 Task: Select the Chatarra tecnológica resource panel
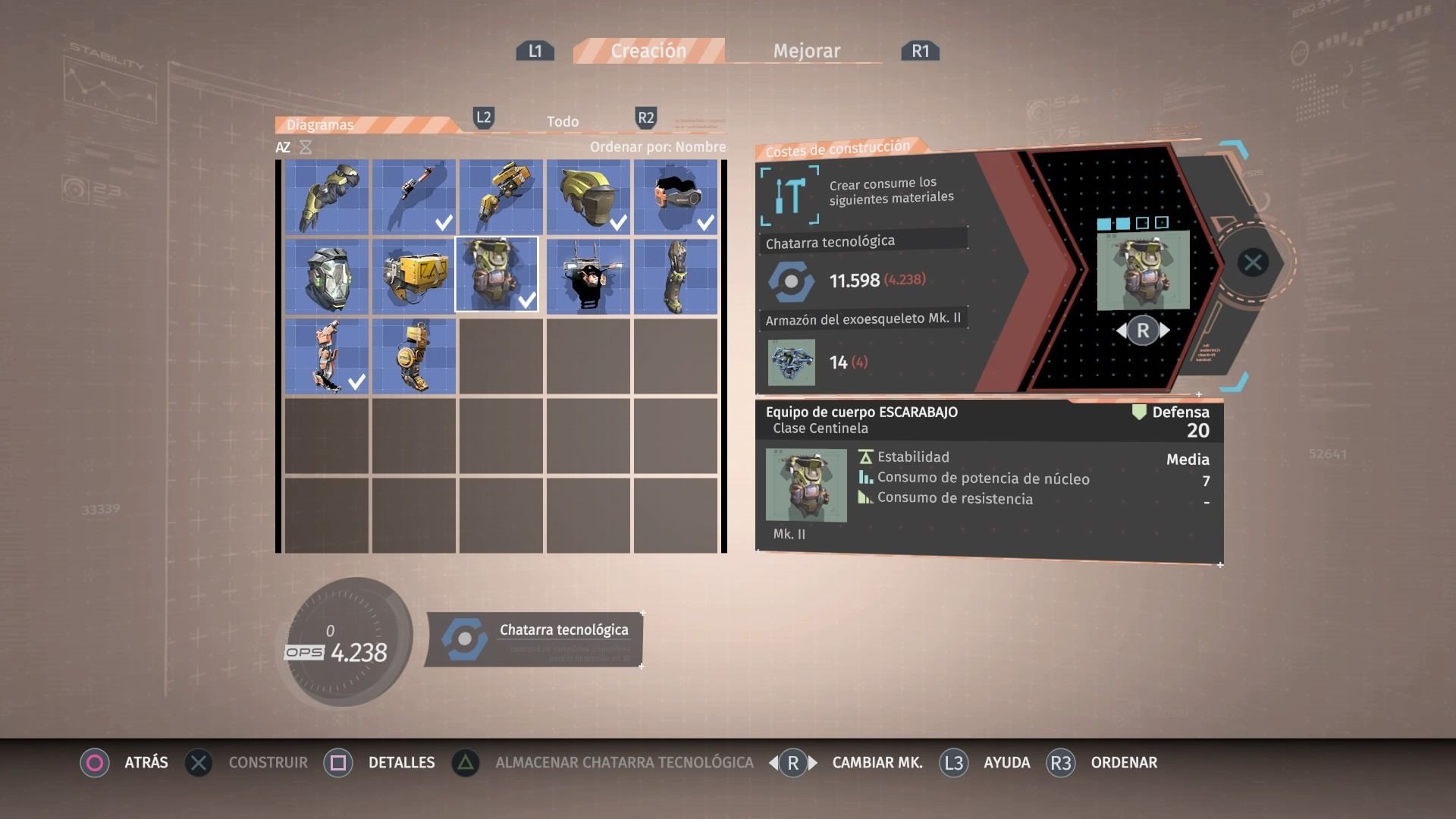tap(535, 639)
